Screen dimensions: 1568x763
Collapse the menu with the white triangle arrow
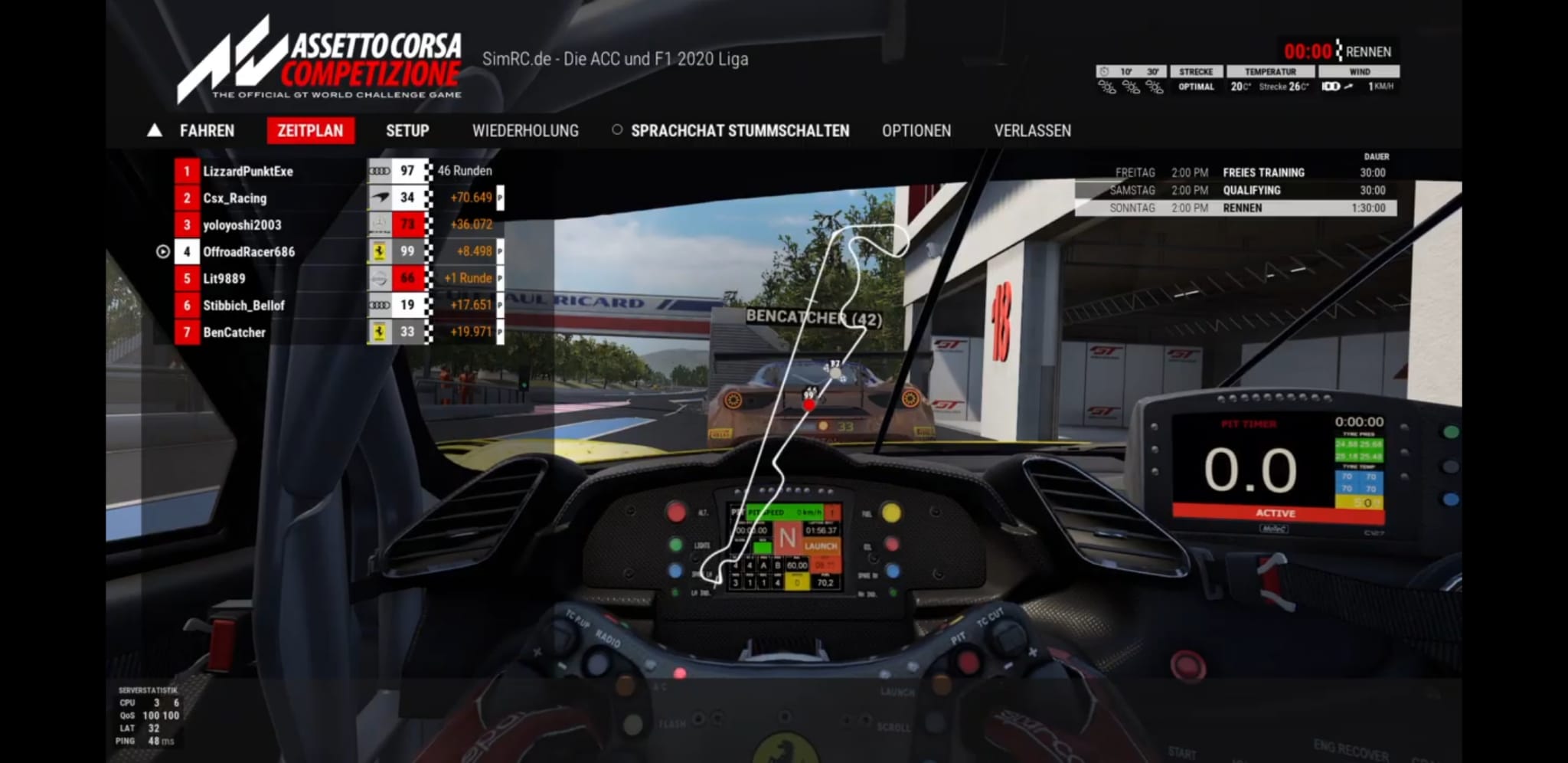coord(155,131)
